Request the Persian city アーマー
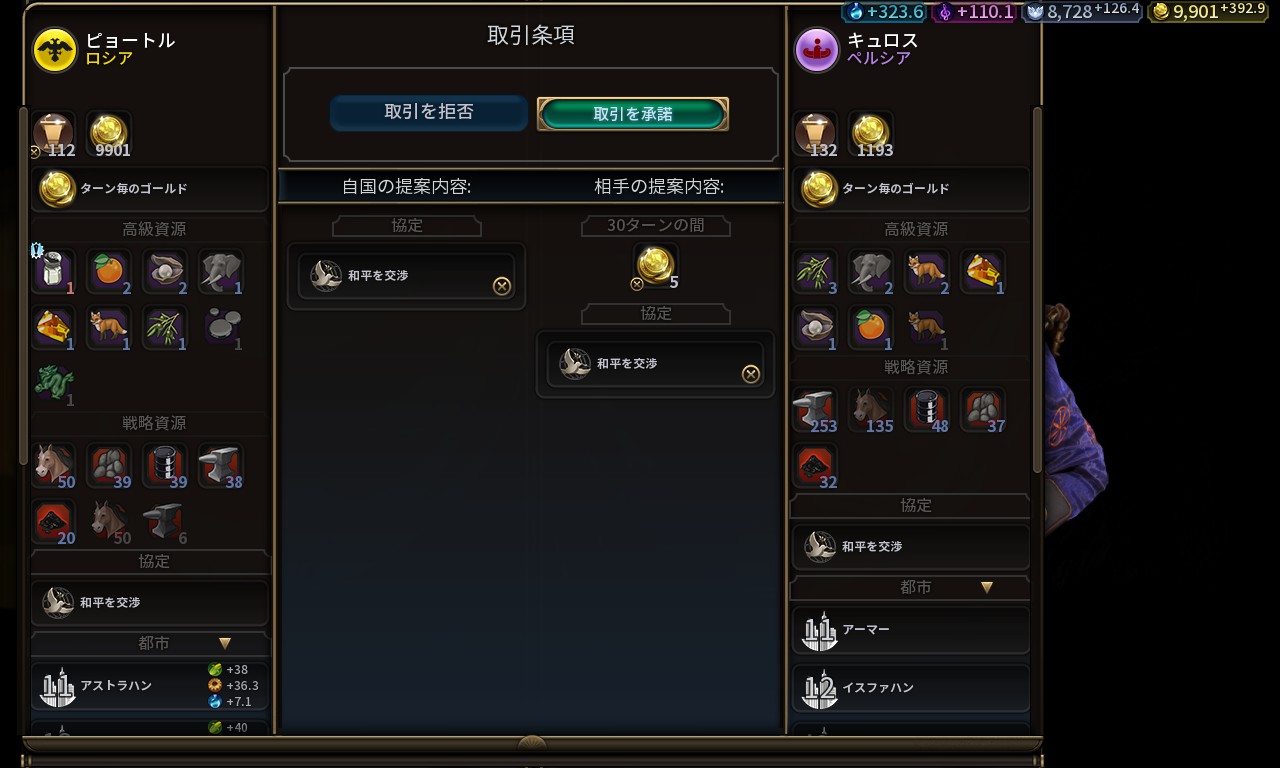The image size is (1280, 768). coord(910,630)
